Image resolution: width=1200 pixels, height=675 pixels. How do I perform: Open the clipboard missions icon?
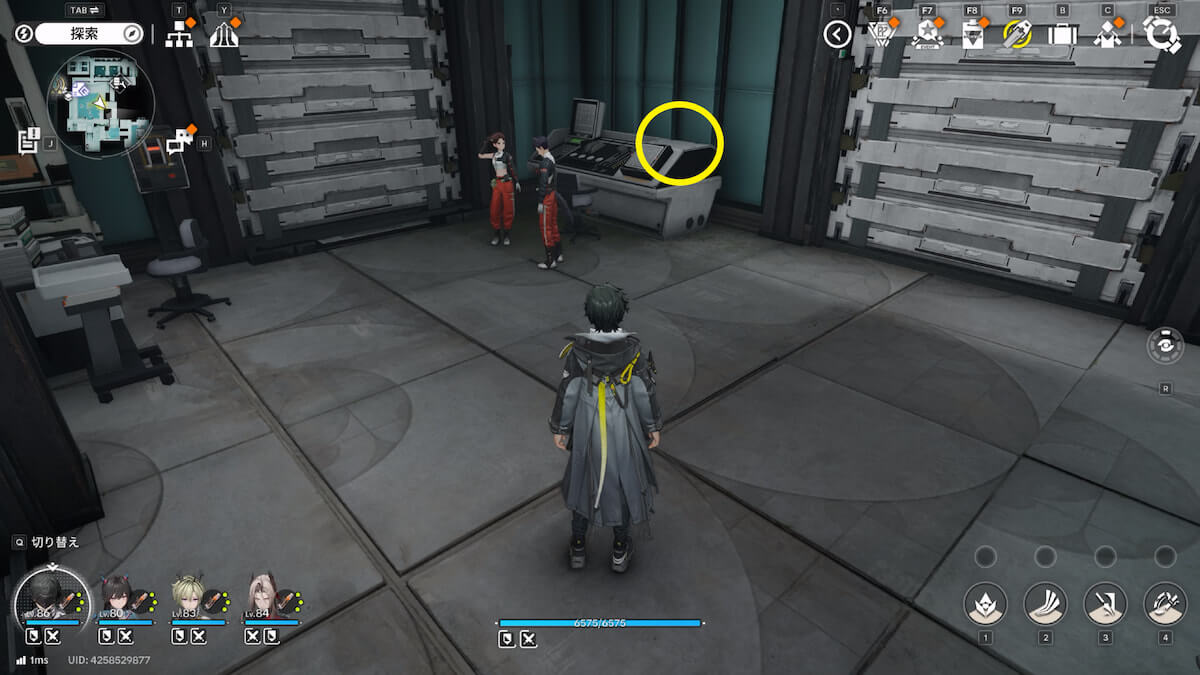[x=972, y=35]
